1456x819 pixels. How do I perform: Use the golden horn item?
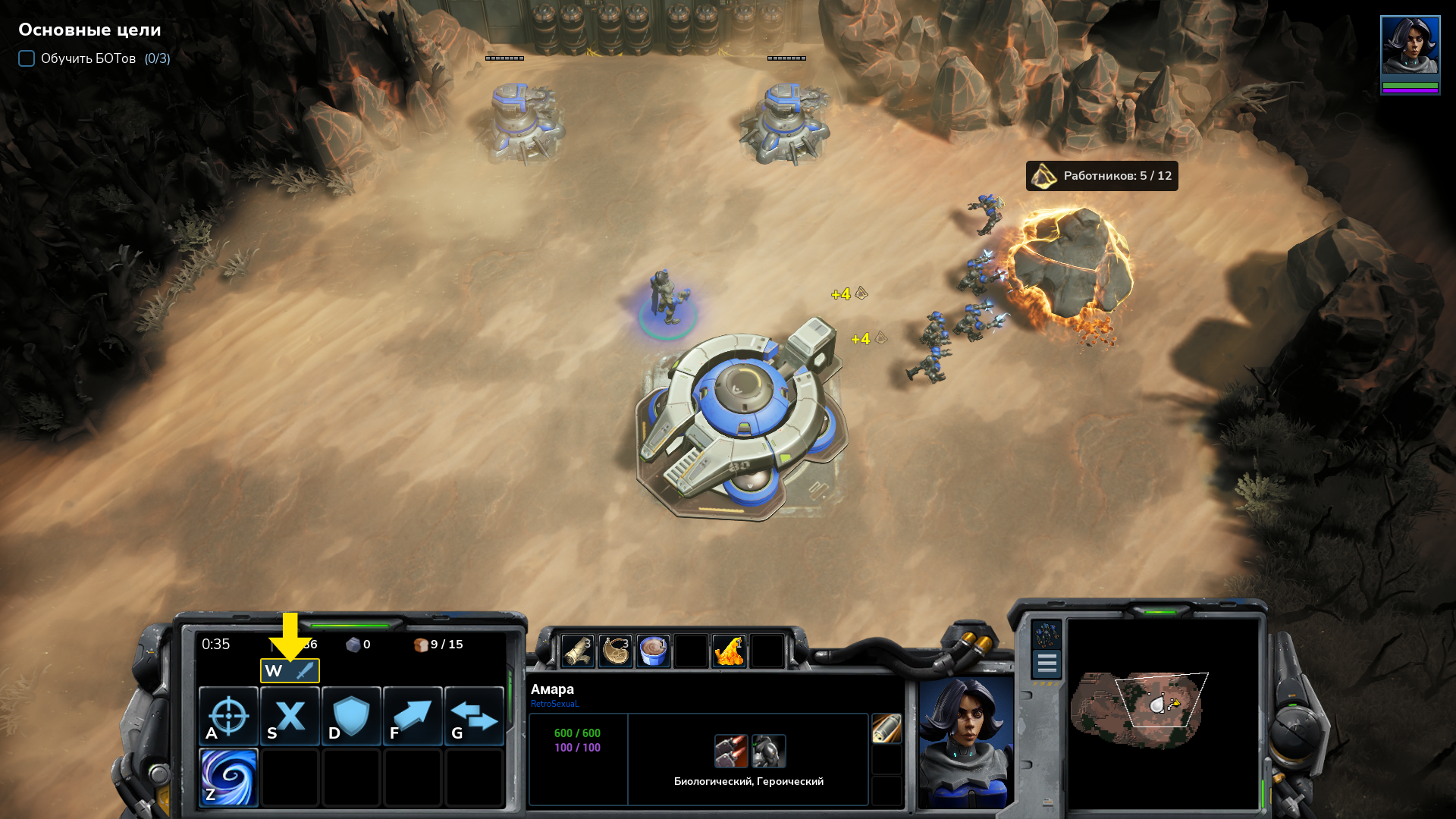coord(615,651)
